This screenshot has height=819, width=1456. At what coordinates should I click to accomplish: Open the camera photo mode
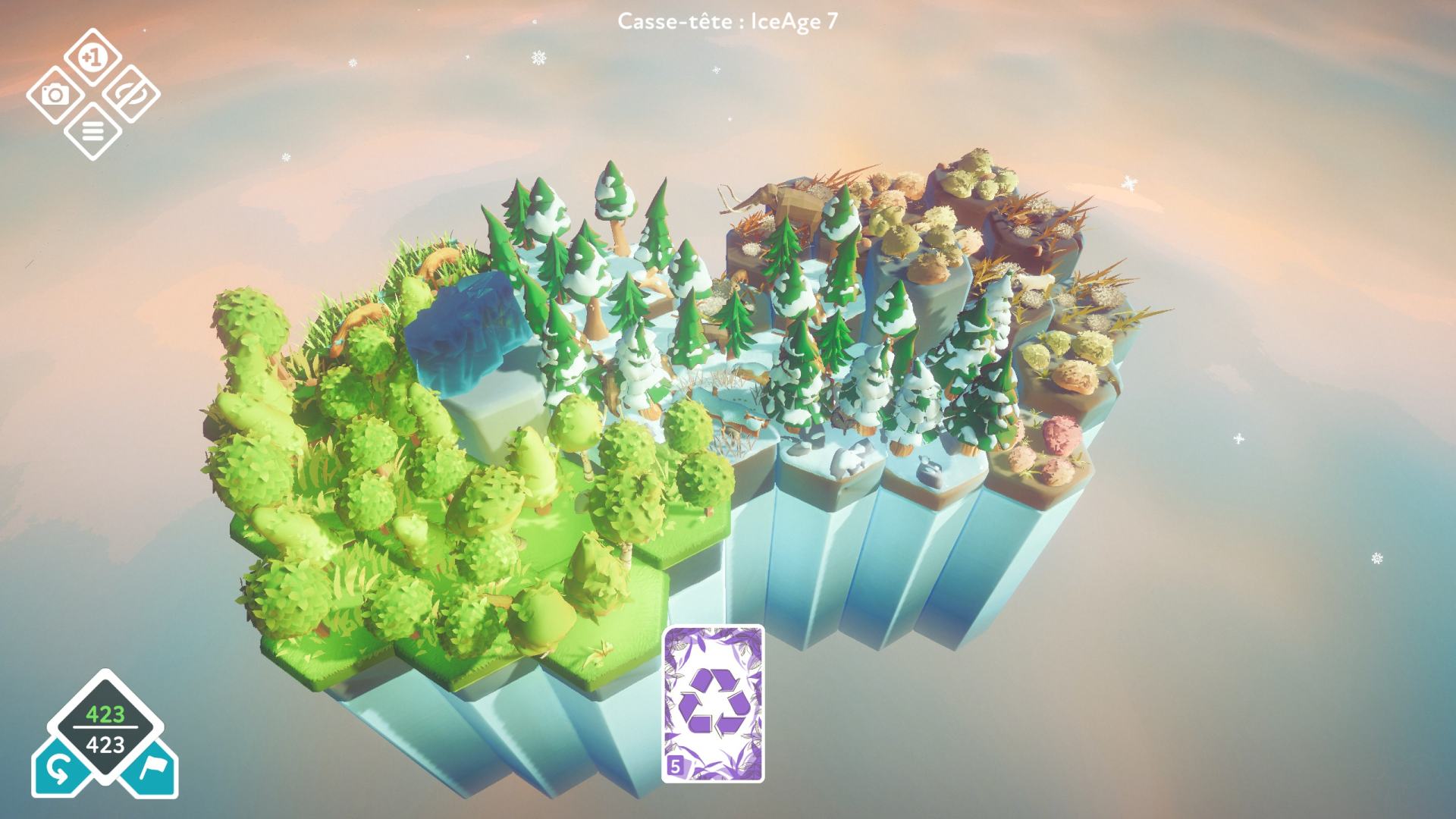(55, 95)
